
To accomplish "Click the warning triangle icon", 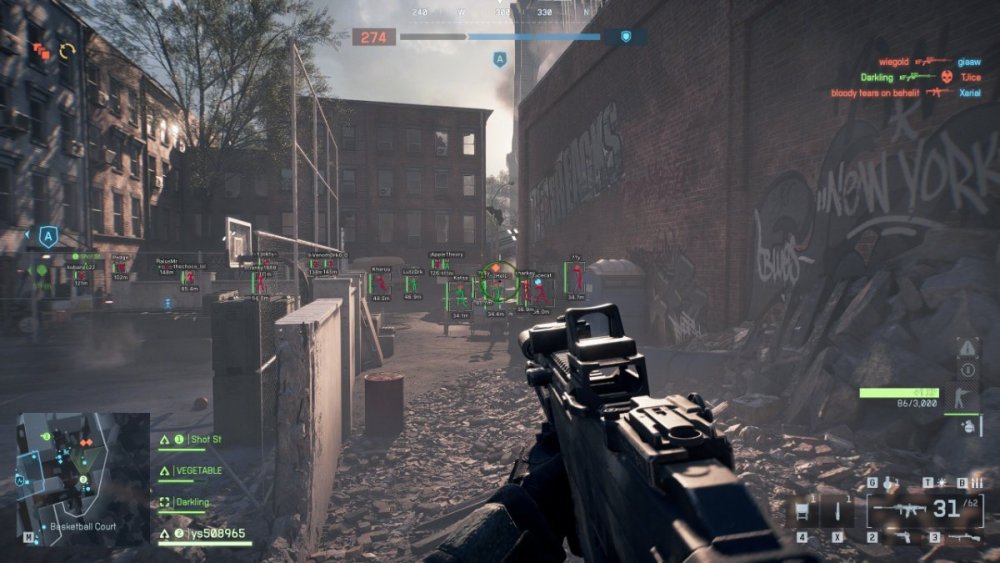I will coord(968,348).
